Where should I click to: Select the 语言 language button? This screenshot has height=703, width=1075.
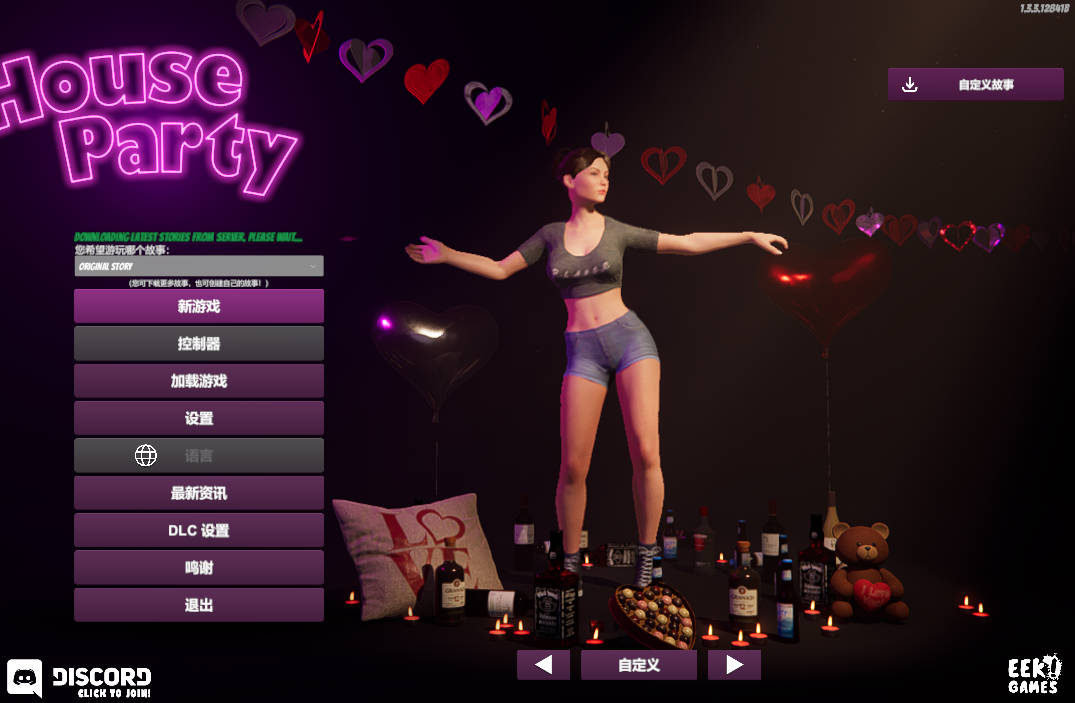198,455
